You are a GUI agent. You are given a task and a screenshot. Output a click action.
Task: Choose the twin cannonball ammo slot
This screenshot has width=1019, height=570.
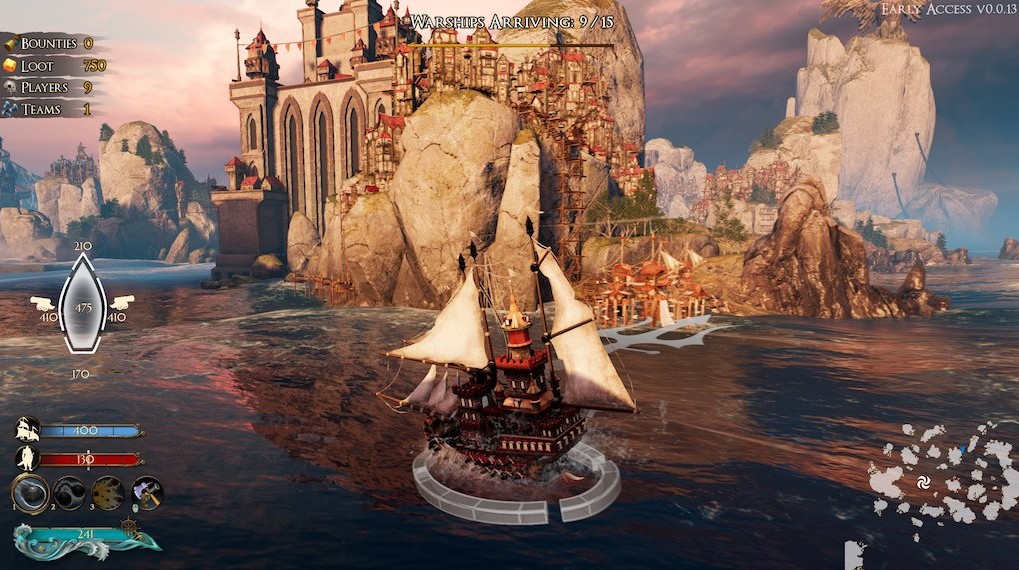[x=69, y=492]
